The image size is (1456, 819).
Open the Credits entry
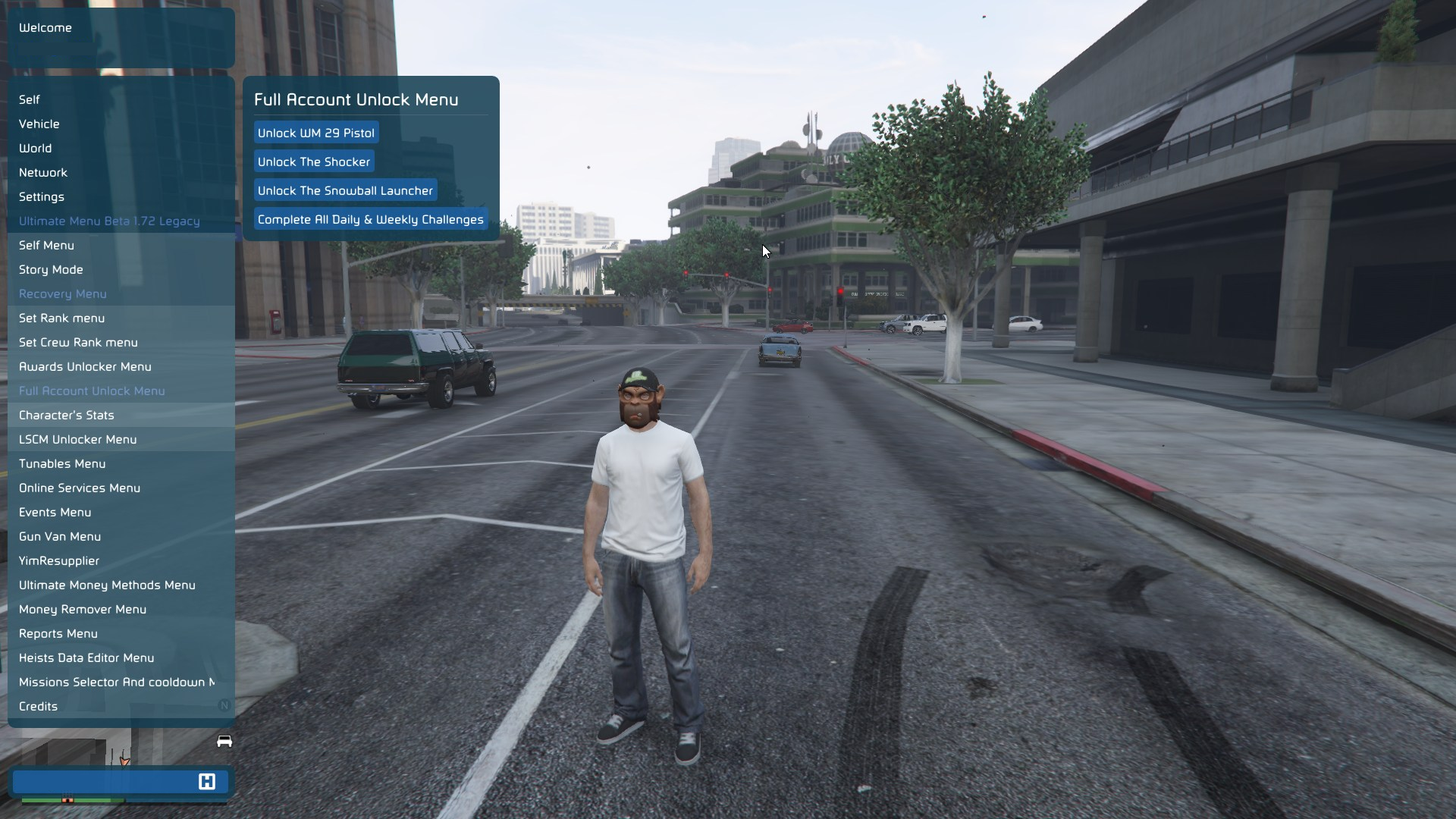(38, 706)
